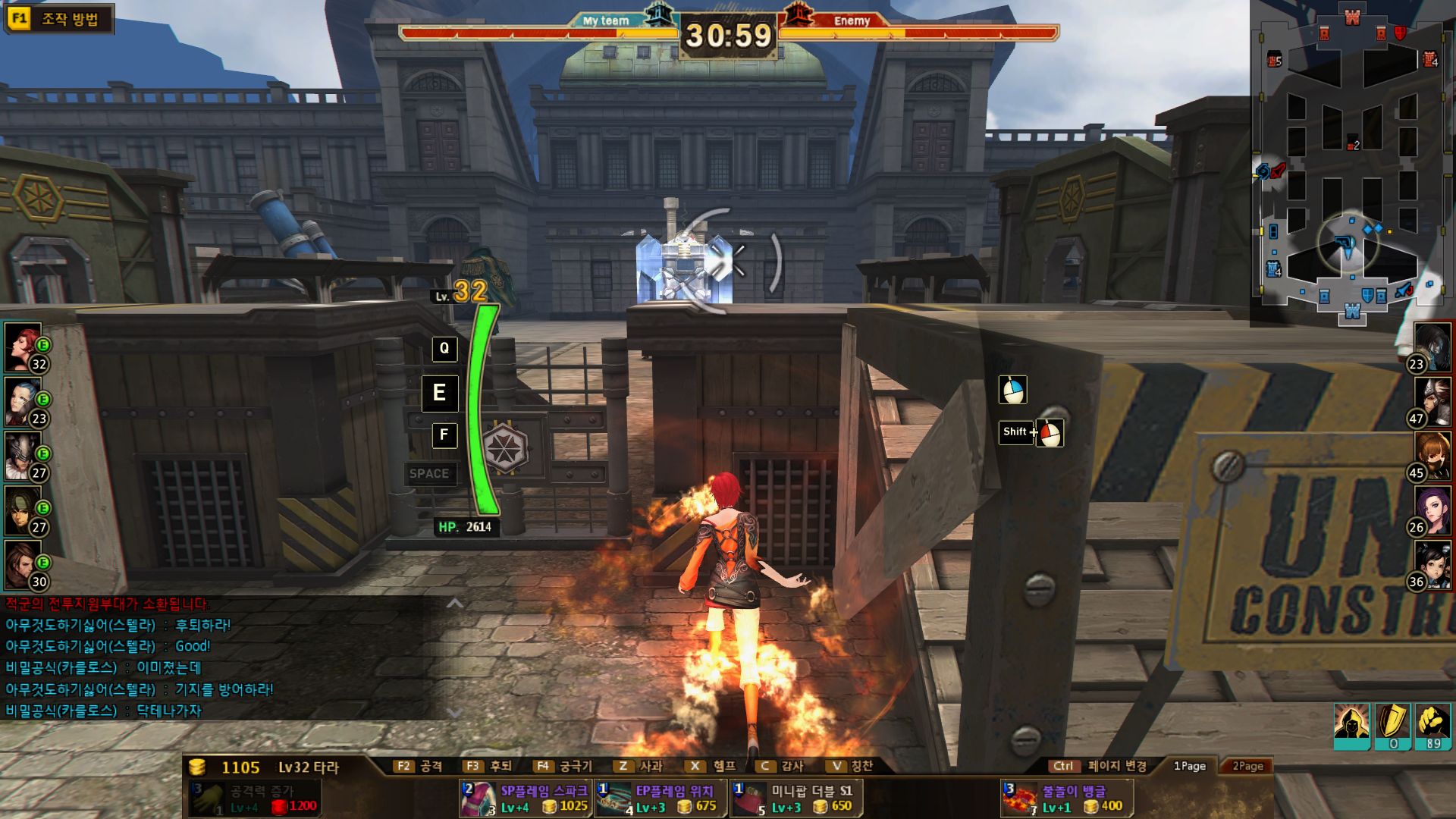Select the level 30 teammate portrait
The height and width of the screenshot is (819, 1456).
[24, 566]
